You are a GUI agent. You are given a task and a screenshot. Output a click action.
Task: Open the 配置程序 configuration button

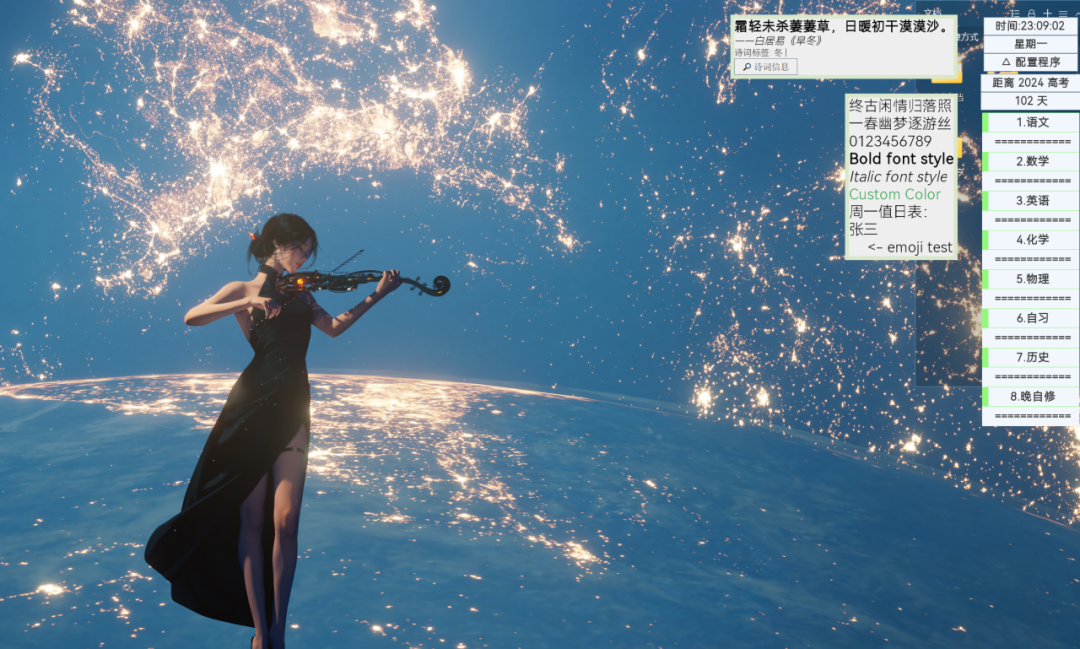click(1032, 62)
